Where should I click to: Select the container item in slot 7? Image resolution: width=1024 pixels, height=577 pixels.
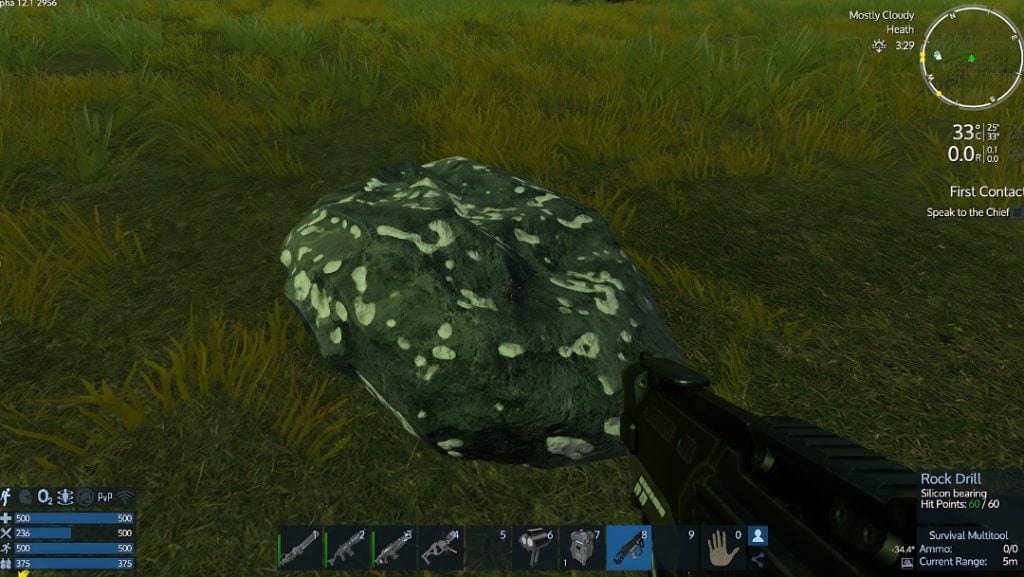coord(581,548)
